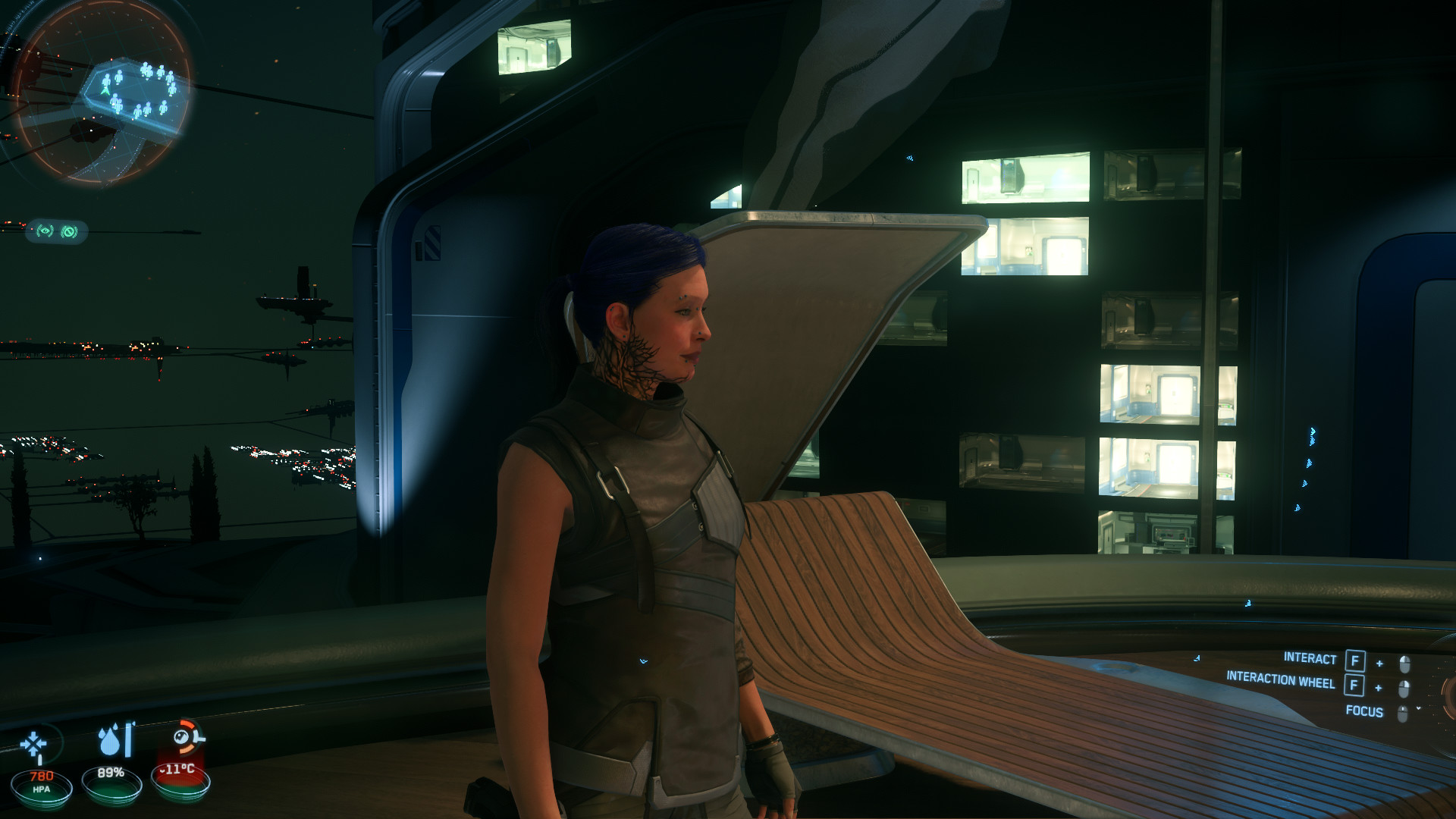Select the green crossed-circle status icon

pyautogui.click(x=70, y=231)
